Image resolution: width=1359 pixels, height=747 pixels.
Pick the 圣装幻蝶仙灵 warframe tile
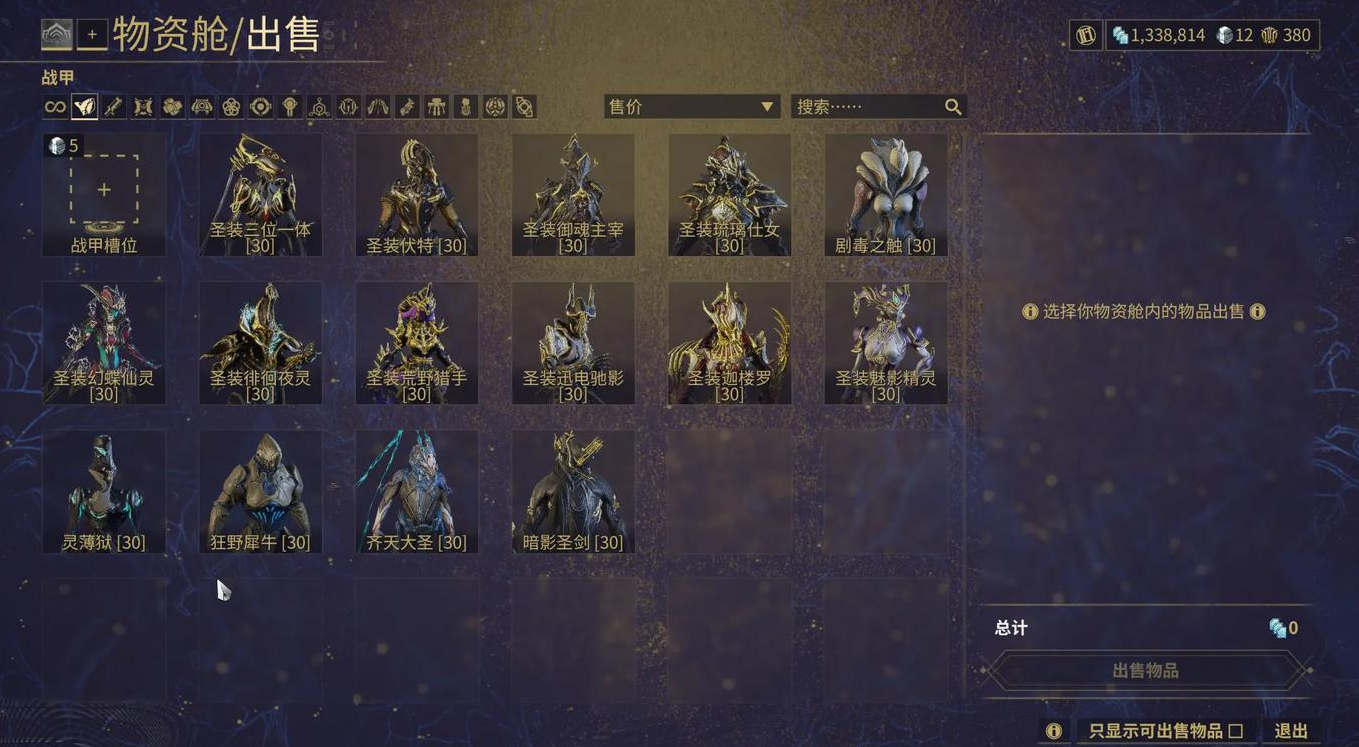pyautogui.click(x=103, y=343)
